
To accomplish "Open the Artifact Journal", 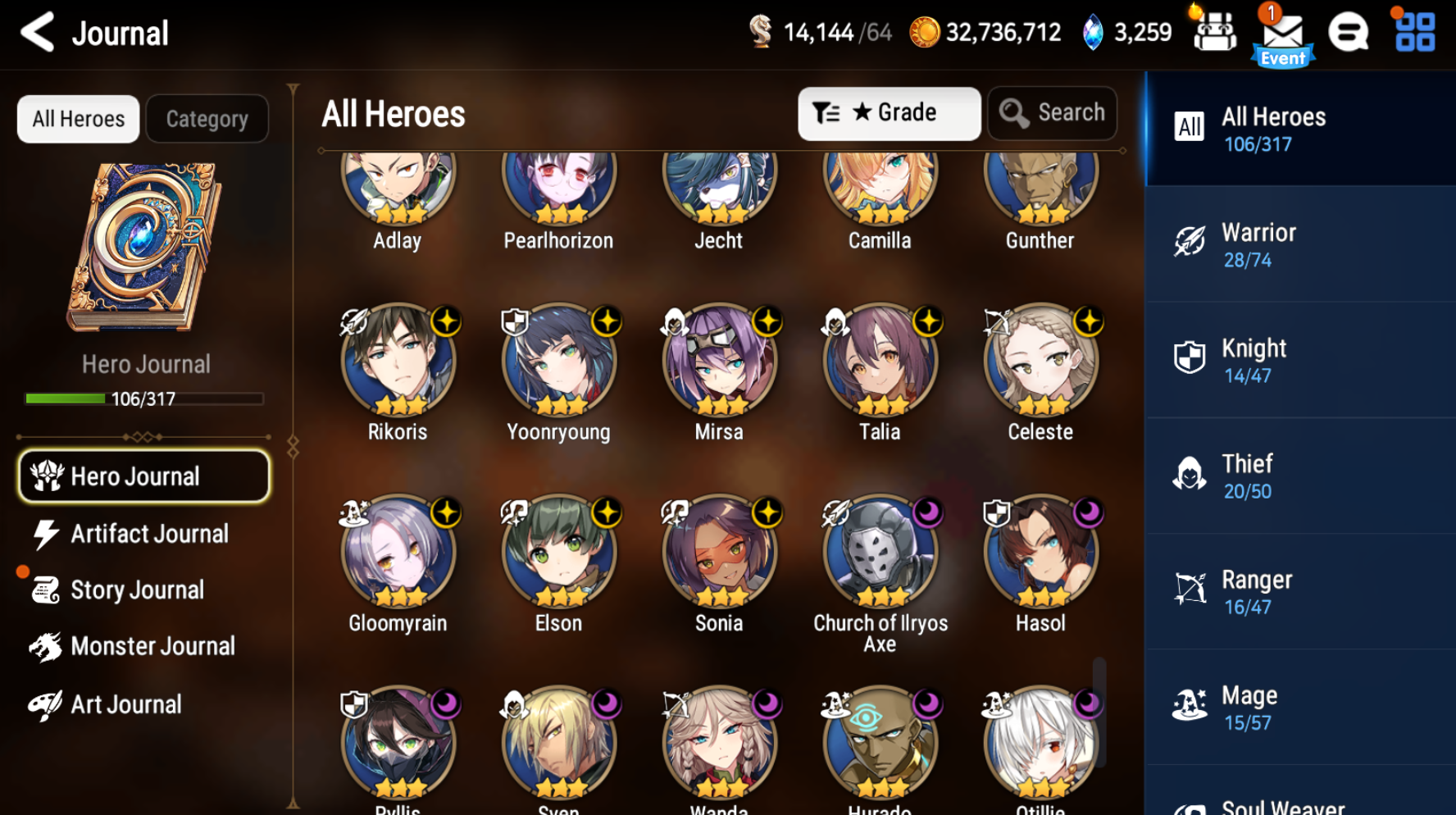I will (149, 533).
